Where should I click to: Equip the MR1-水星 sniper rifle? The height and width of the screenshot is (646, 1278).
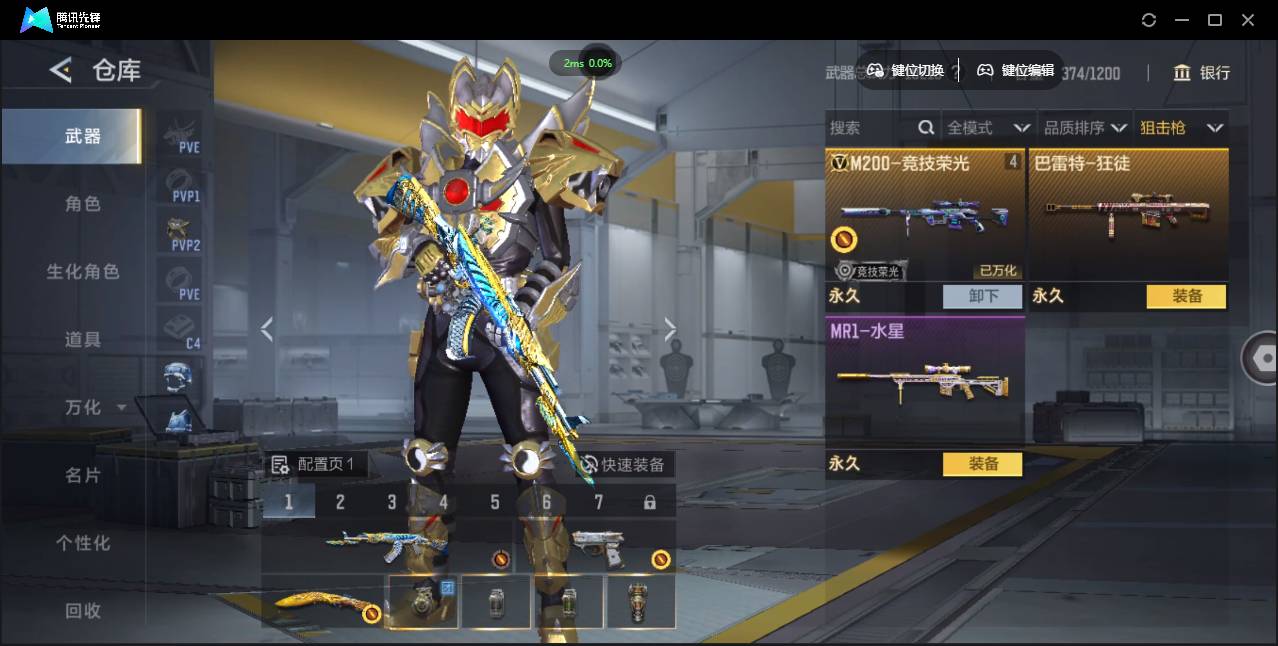[x=983, y=464]
